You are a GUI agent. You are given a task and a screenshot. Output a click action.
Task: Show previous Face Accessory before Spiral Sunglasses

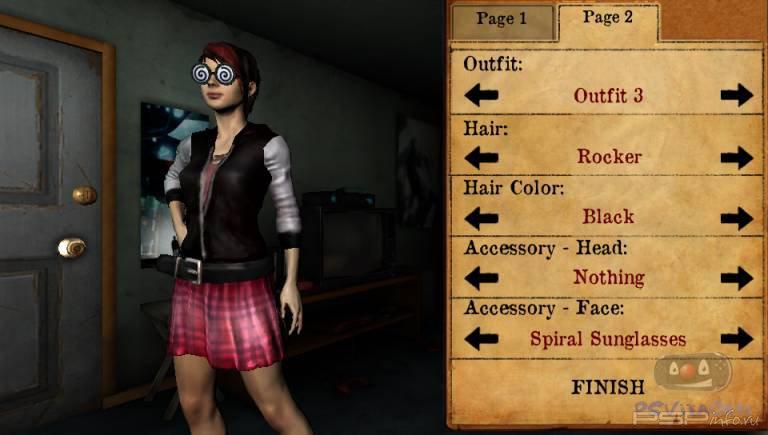[481, 339]
